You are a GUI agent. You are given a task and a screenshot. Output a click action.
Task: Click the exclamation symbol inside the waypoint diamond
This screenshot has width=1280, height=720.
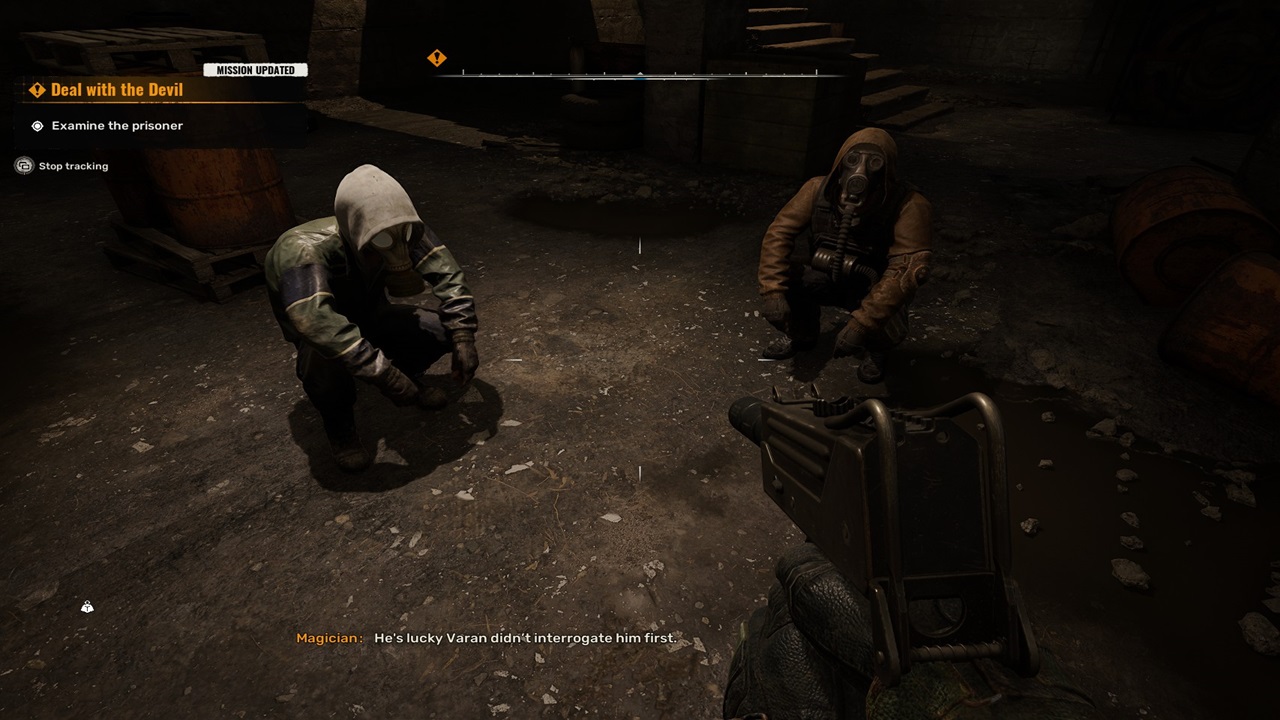pos(437,57)
